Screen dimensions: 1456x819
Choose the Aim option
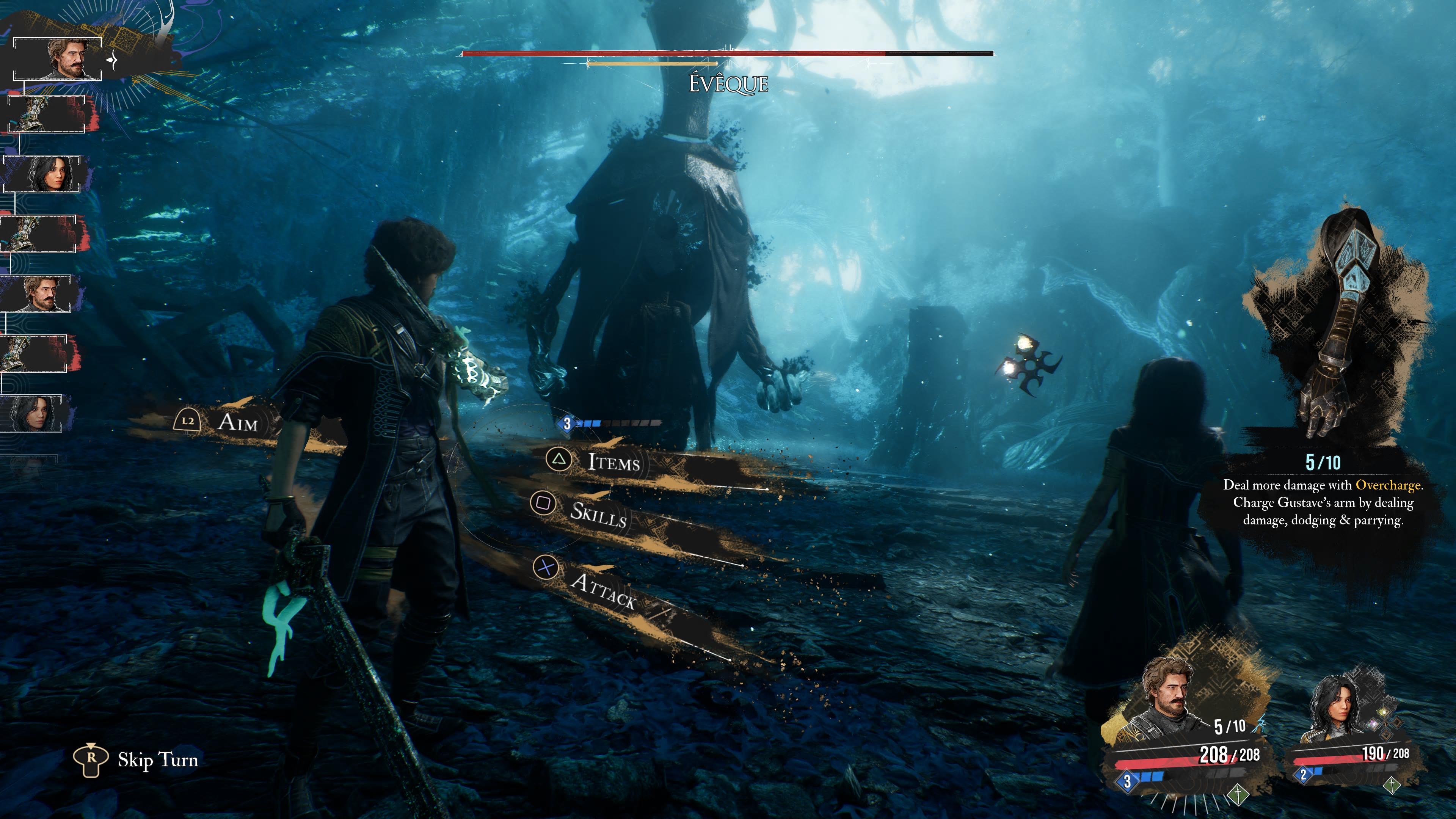(x=237, y=422)
